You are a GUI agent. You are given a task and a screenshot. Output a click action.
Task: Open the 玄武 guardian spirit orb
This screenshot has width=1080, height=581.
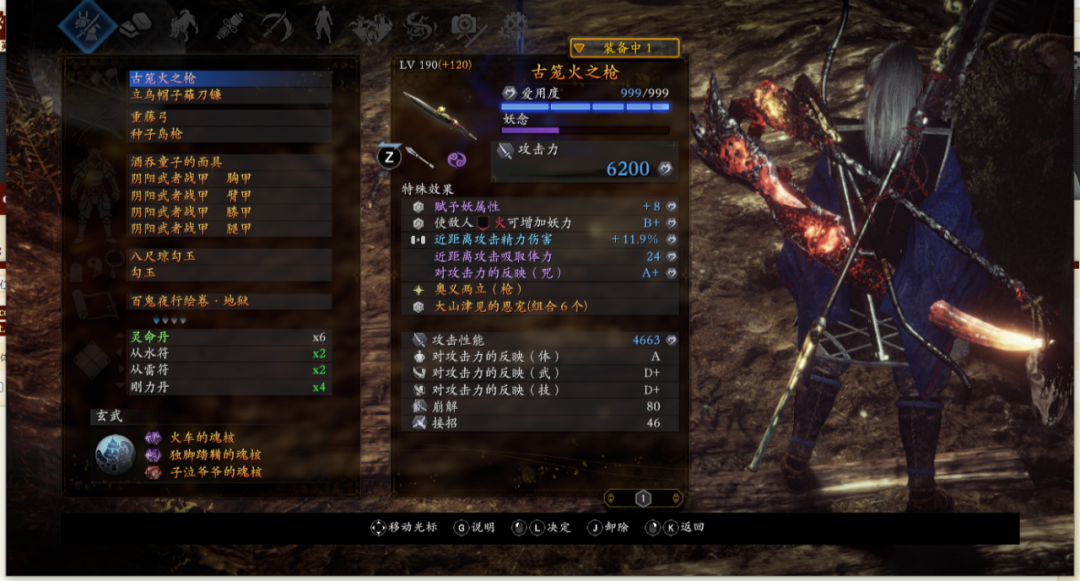[115, 454]
